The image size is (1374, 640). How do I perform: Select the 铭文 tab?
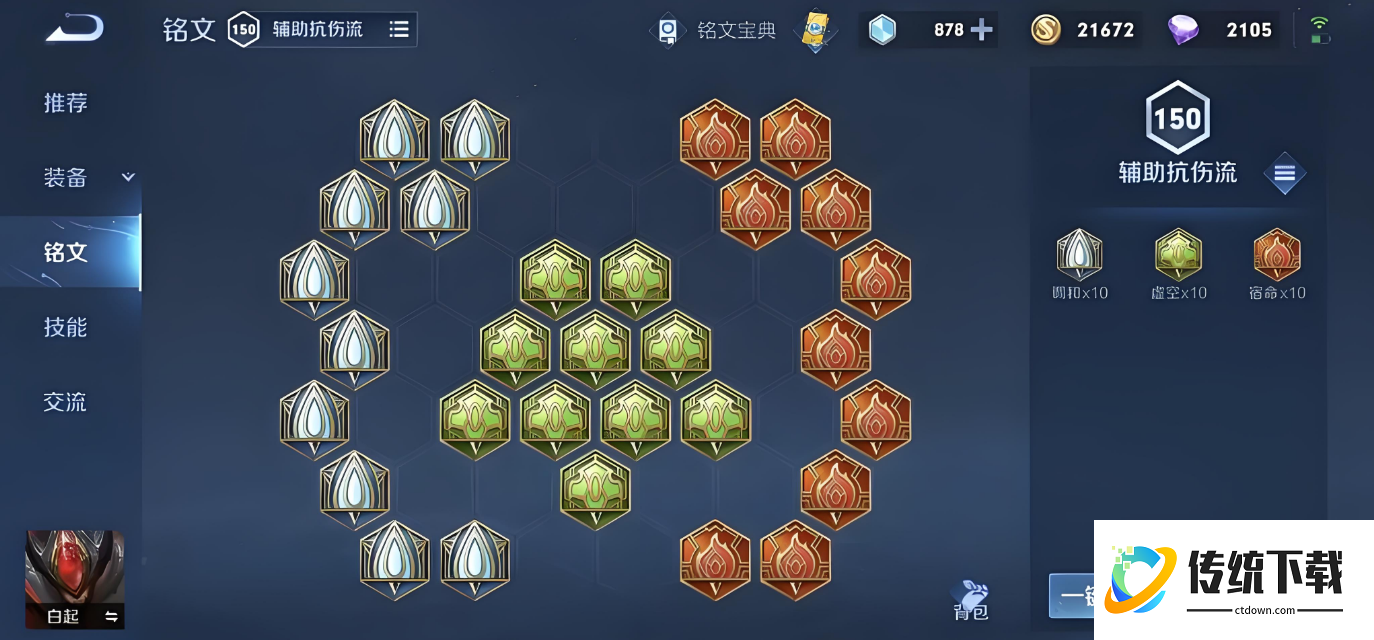[66, 252]
